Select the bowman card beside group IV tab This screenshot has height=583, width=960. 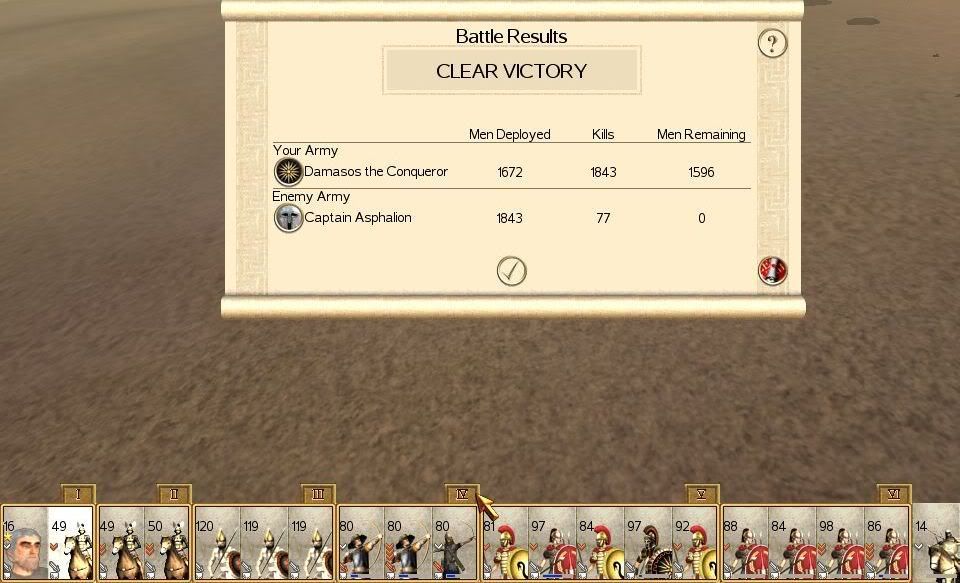(456, 545)
